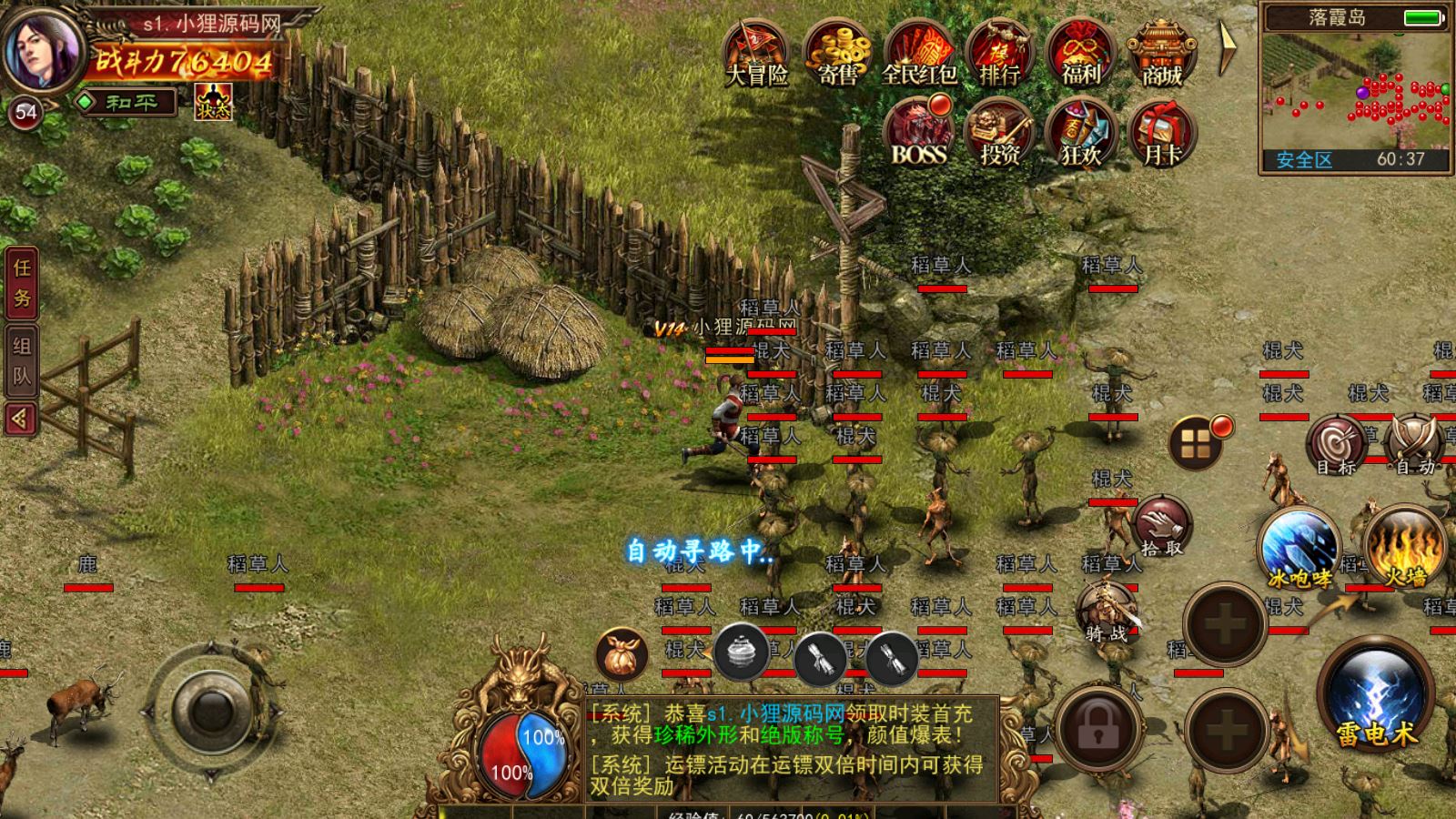The width and height of the screenshot is (1456, 819).
Task: Open the 狂欢 carnival event
Action: (1081, 133)
